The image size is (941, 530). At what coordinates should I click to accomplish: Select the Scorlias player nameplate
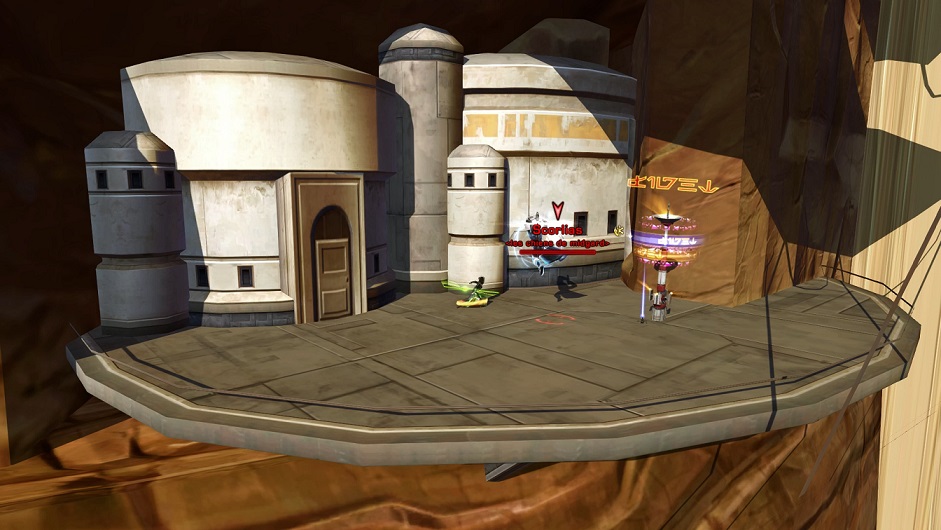click(x=558, y=231)
